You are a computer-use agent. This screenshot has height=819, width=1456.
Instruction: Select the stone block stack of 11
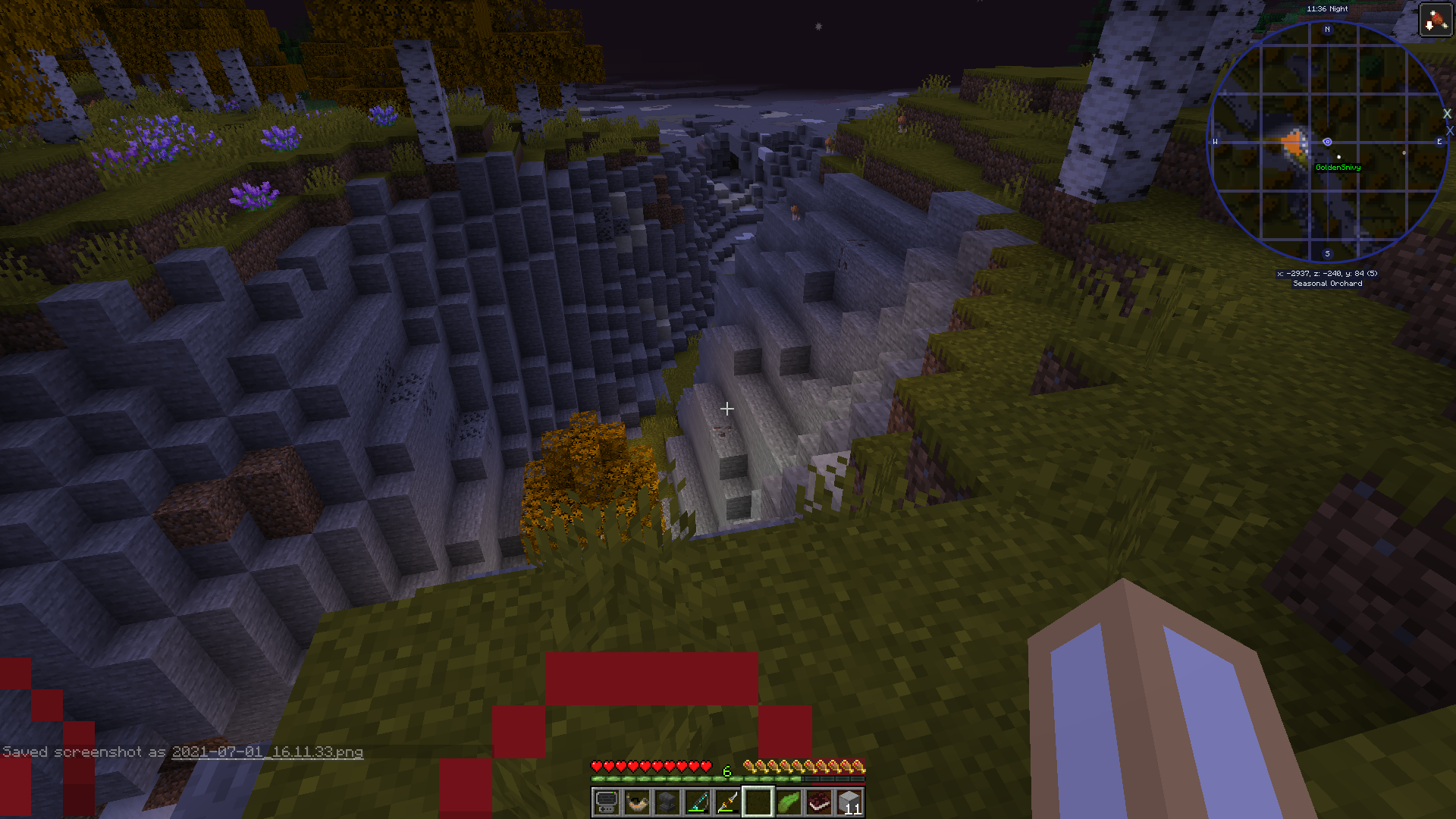point(850,802)
